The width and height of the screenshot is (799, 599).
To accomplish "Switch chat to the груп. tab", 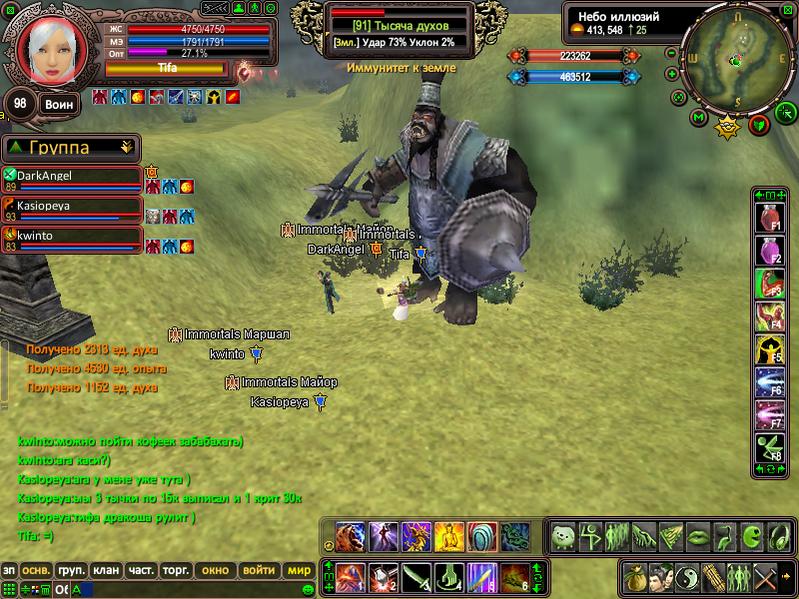I will tap(71, 571).
